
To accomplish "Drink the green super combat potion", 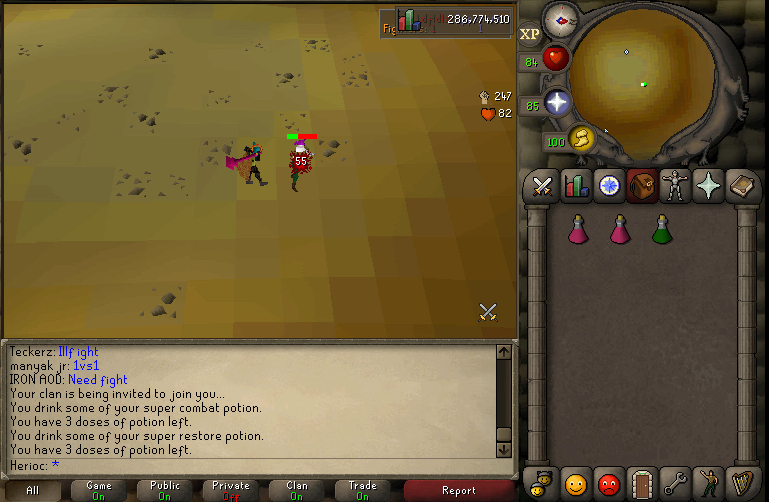I will [660, 229].
